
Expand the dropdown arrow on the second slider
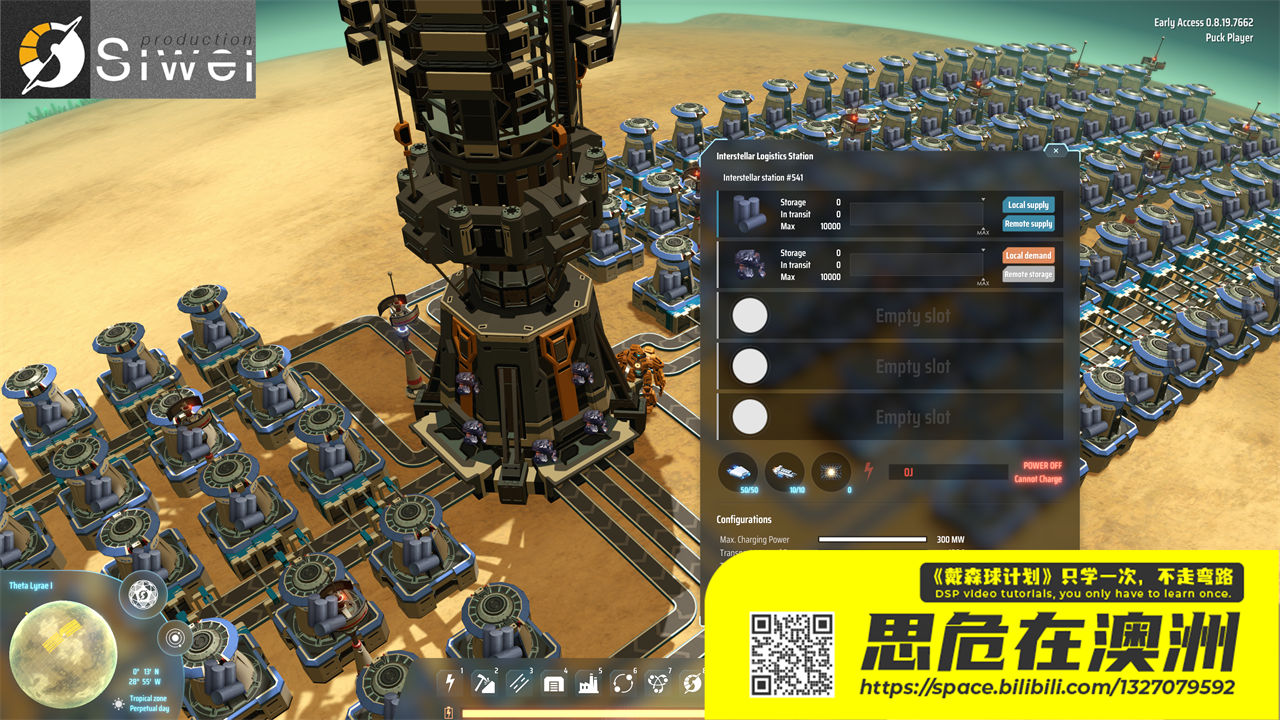pos(983,250)
